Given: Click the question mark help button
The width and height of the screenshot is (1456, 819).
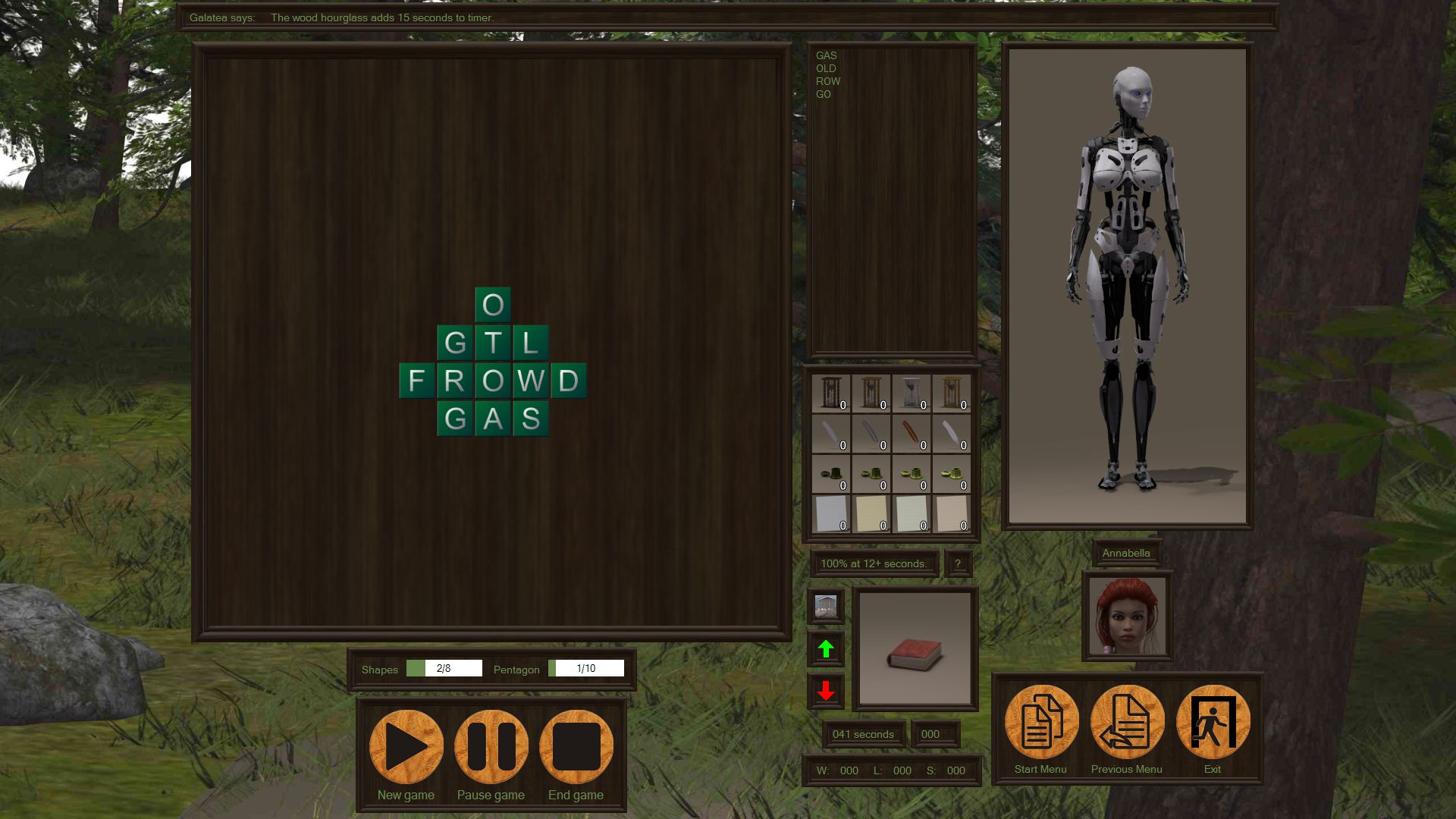Looking at the screenshot, I should (x=958, y=563).
